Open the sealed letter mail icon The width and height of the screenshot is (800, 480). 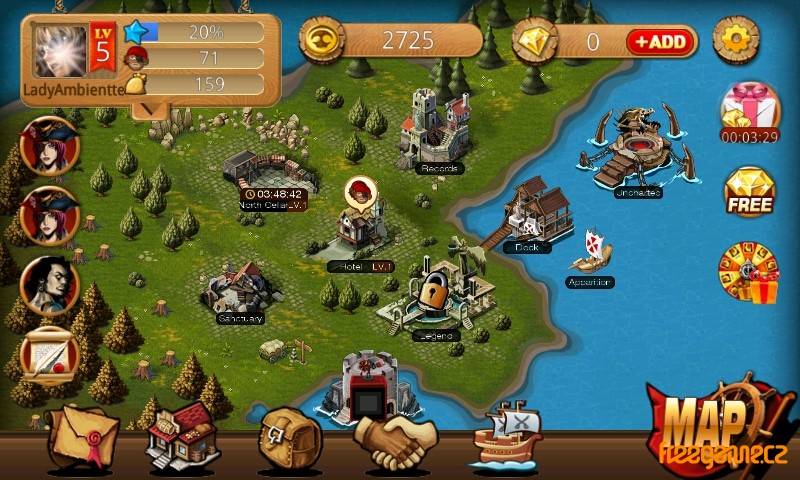(82, 435)
